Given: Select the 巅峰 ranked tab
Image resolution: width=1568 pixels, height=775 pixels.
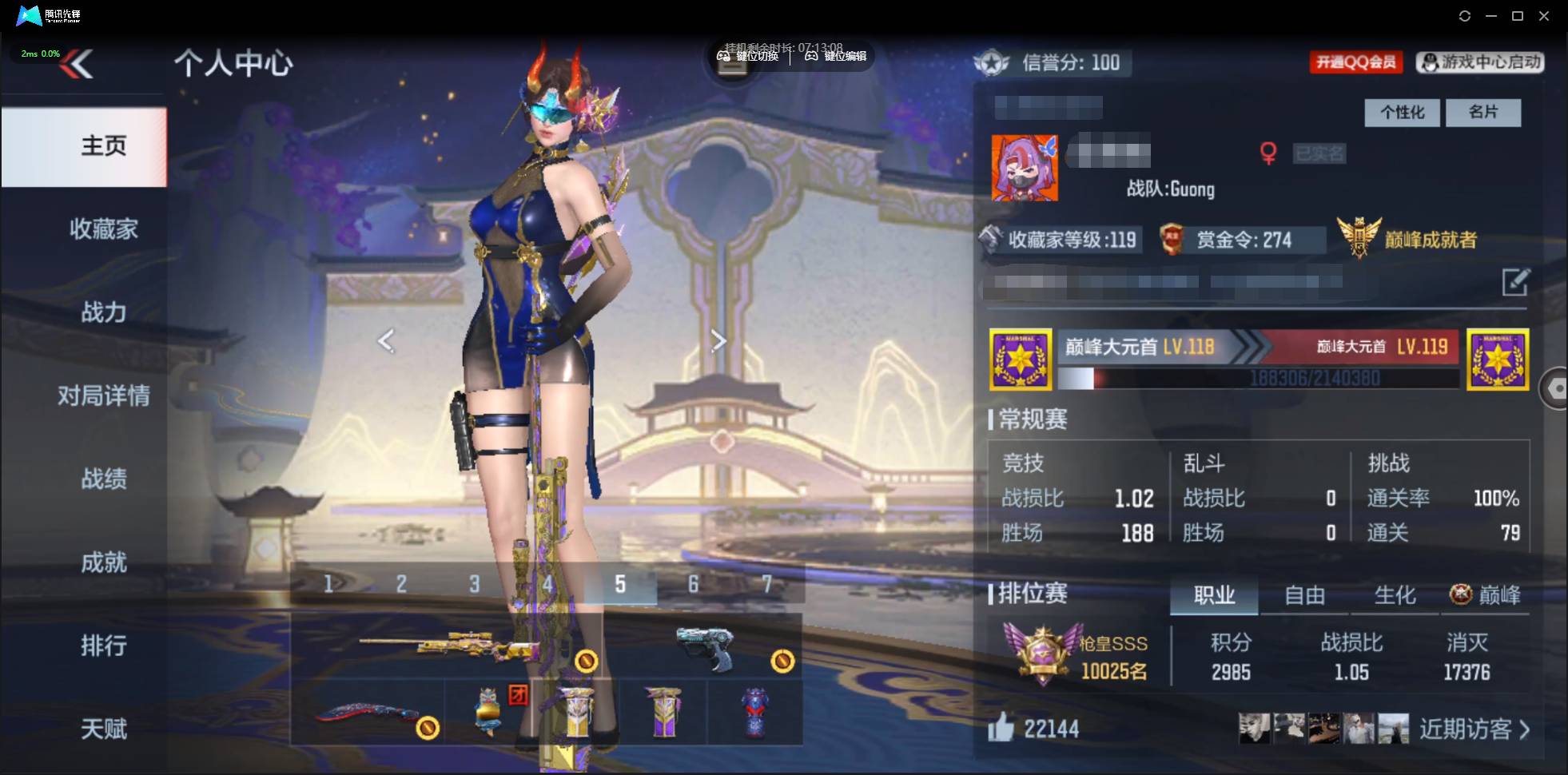Looking at the screenshot, I should pos(1486,595).
